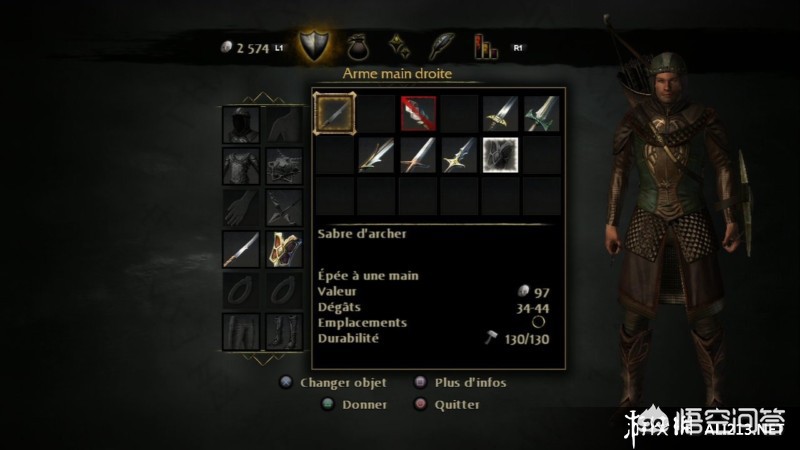Open the chest armor equipment slot
Viewport: 800px width, 450px height.
click(240, 166)
